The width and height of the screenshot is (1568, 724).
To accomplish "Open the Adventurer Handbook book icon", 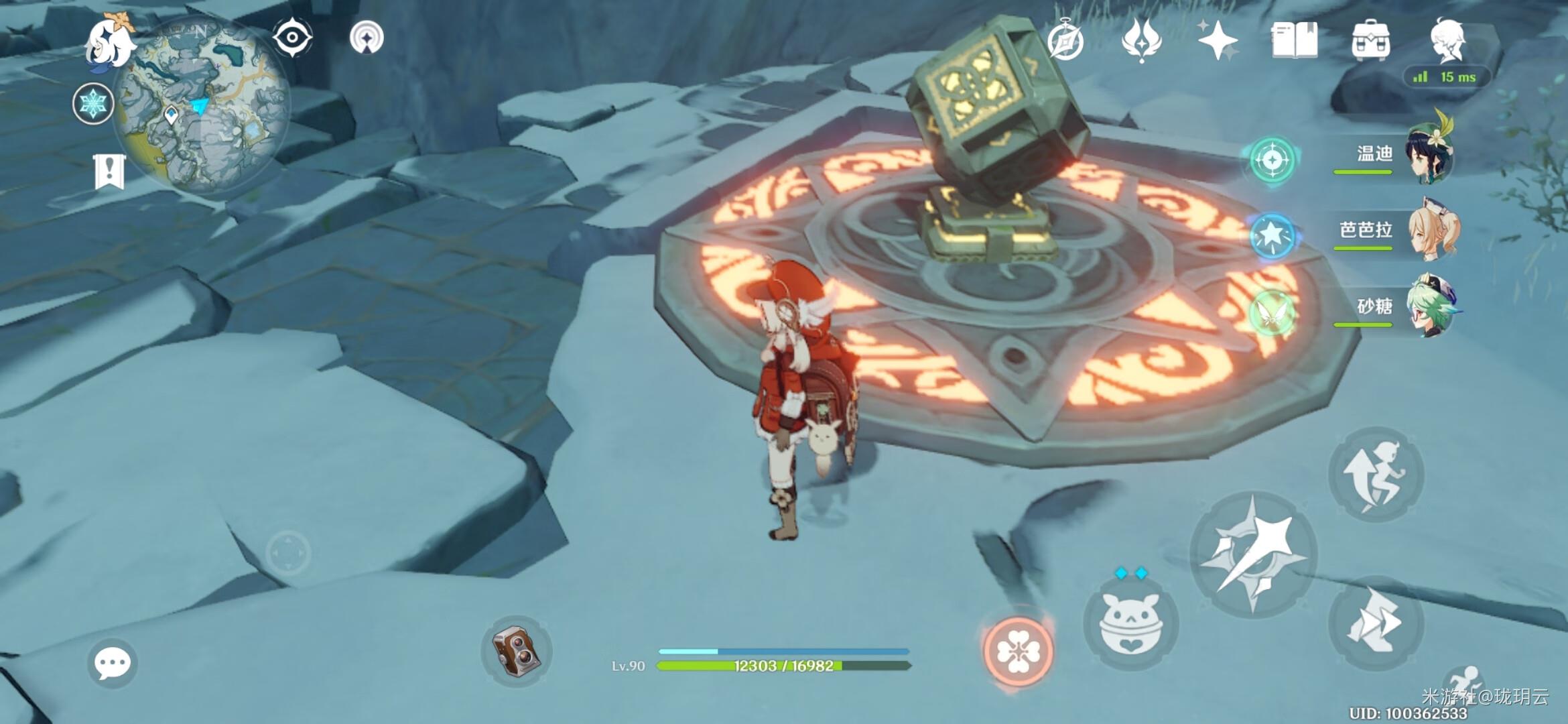I will 1295,40.
